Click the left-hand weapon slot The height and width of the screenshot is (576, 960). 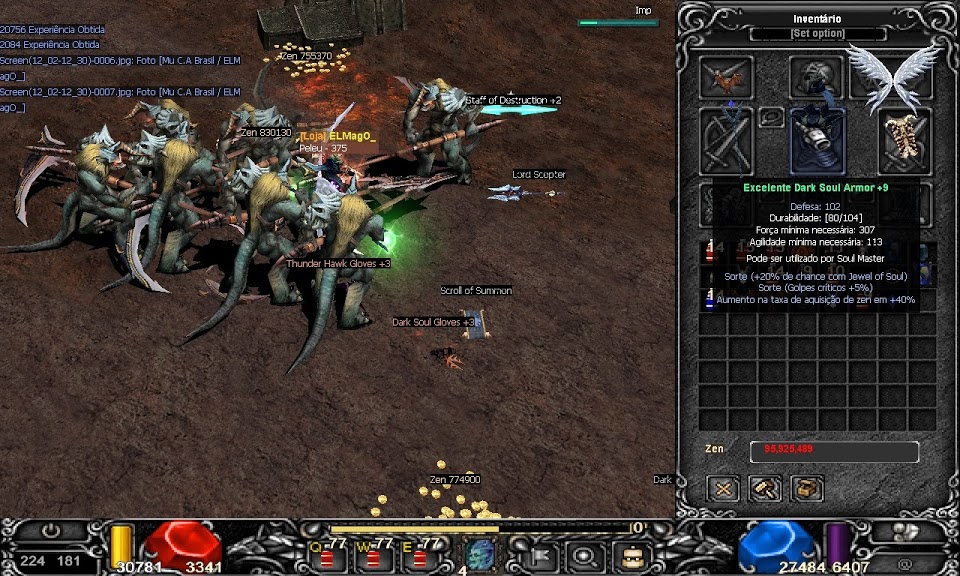click(x=727, y=140)
